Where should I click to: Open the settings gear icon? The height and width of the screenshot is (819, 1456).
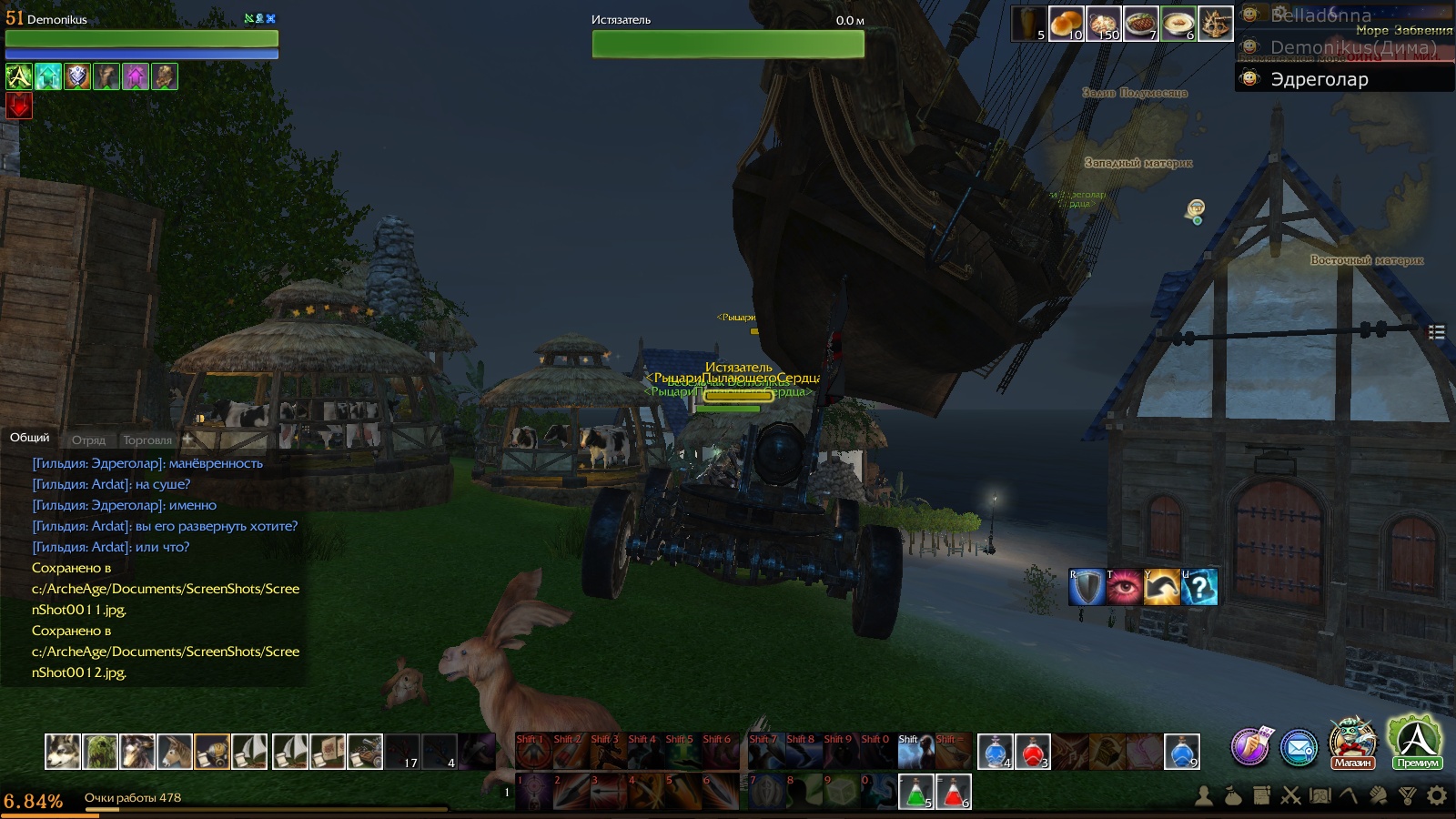1437,796
